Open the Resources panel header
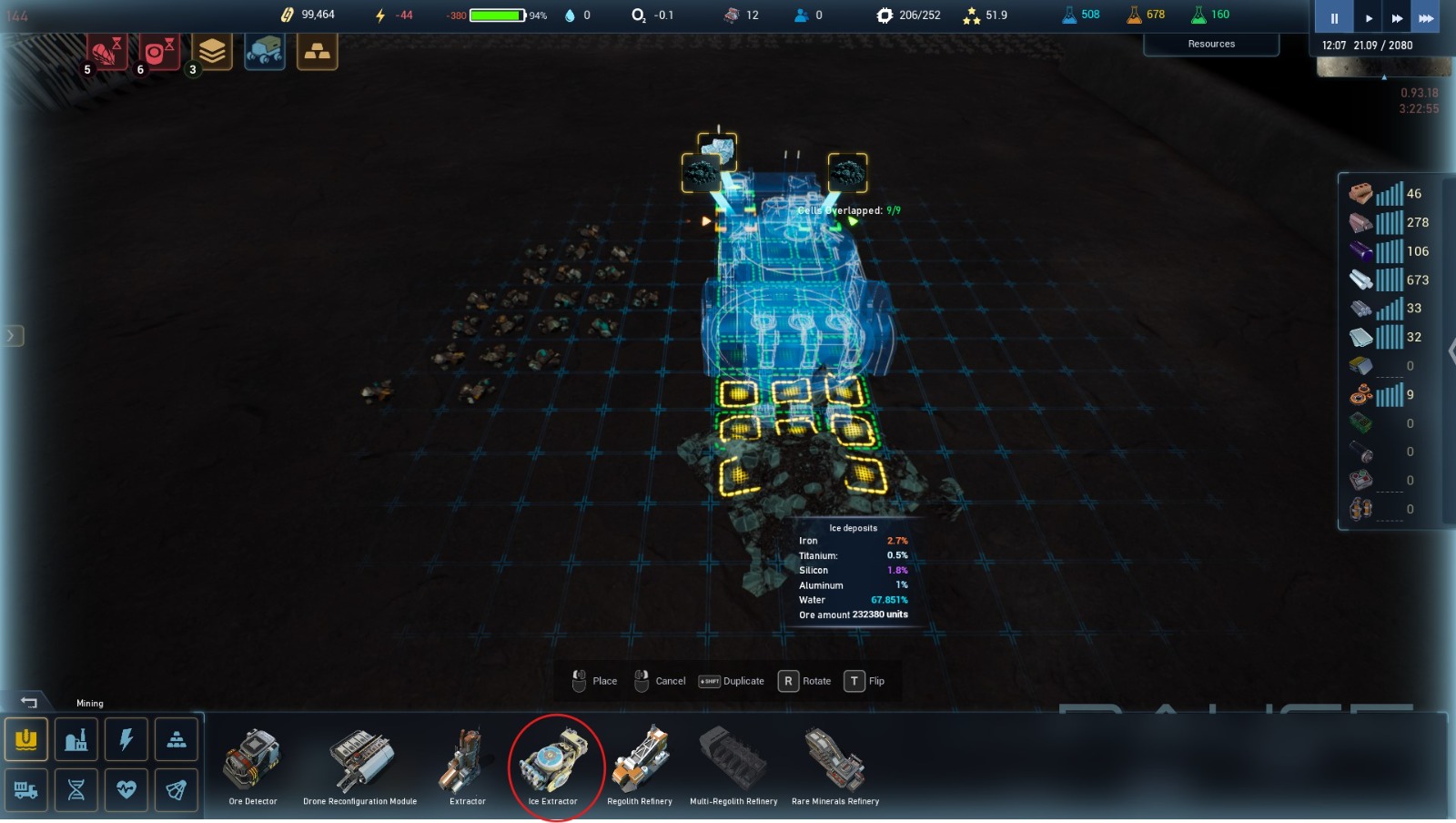Screen dimensions: 1456x823 pos(1211,43)
